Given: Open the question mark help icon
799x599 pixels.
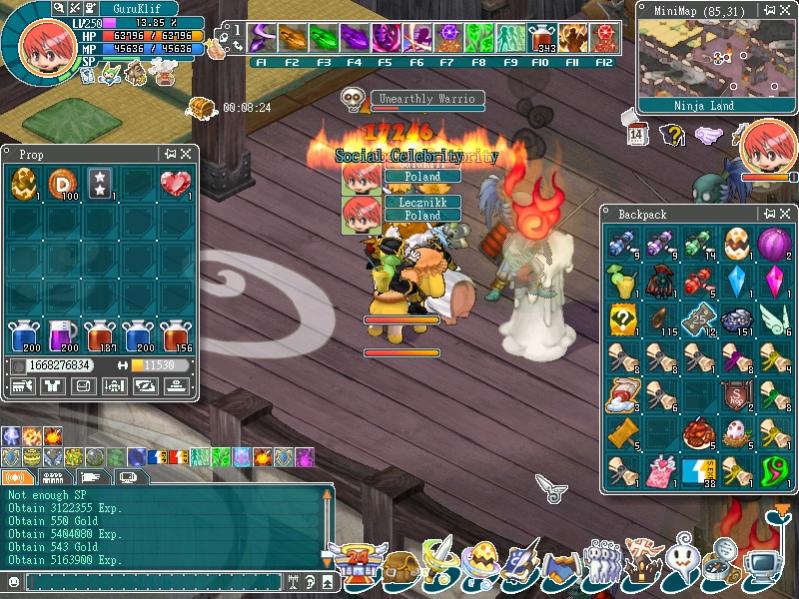Looking at the screenshot, I should coord(672,135).
